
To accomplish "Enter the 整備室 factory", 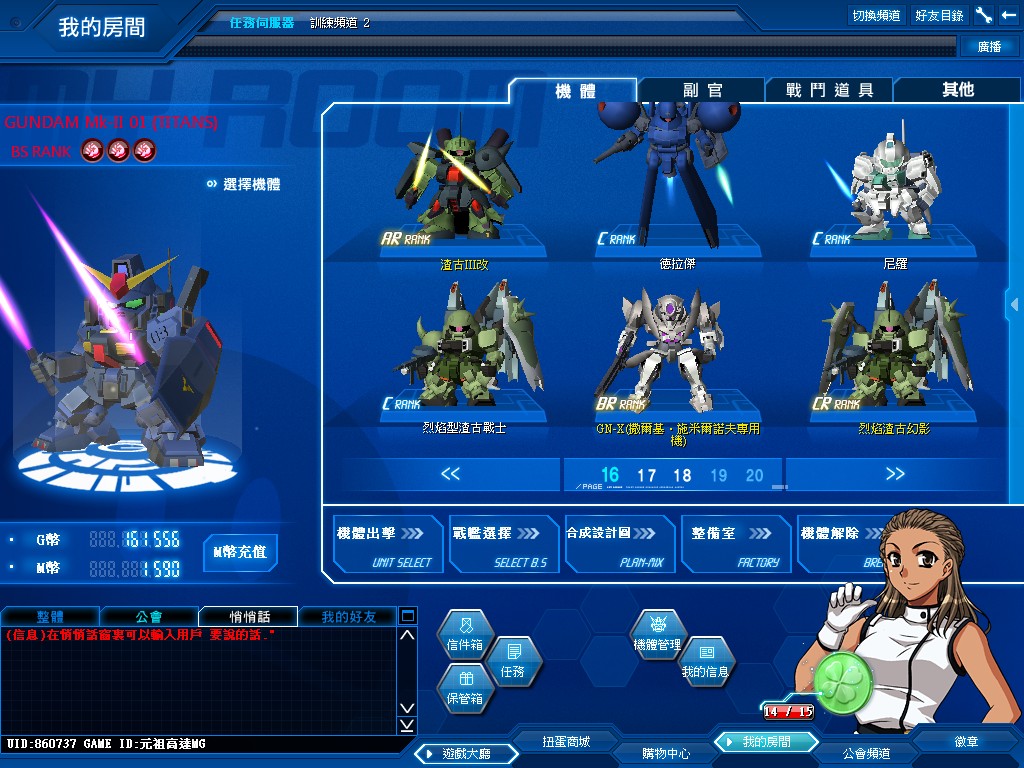I will 734,545.
